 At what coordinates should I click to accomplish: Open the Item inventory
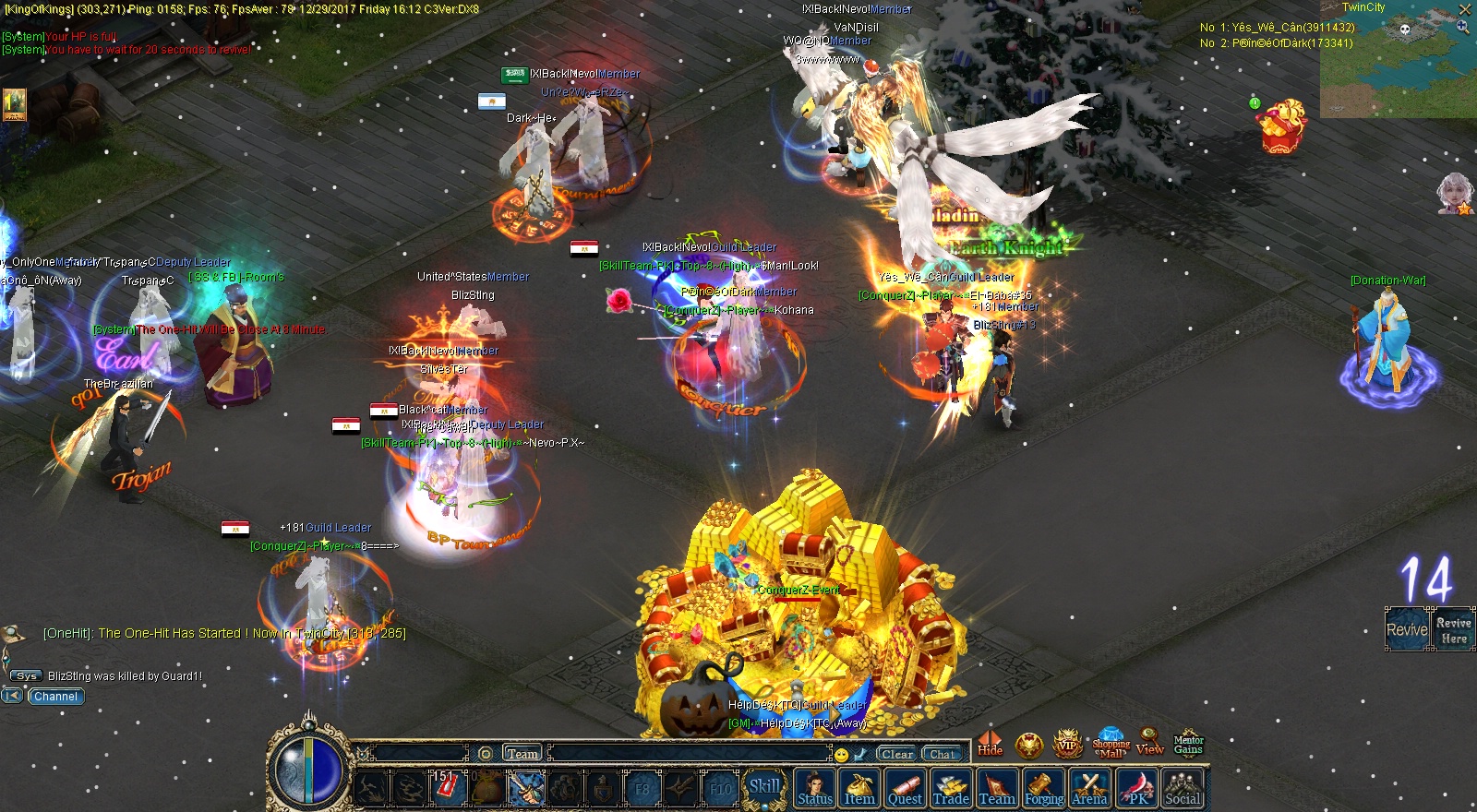tap(859, 789)
